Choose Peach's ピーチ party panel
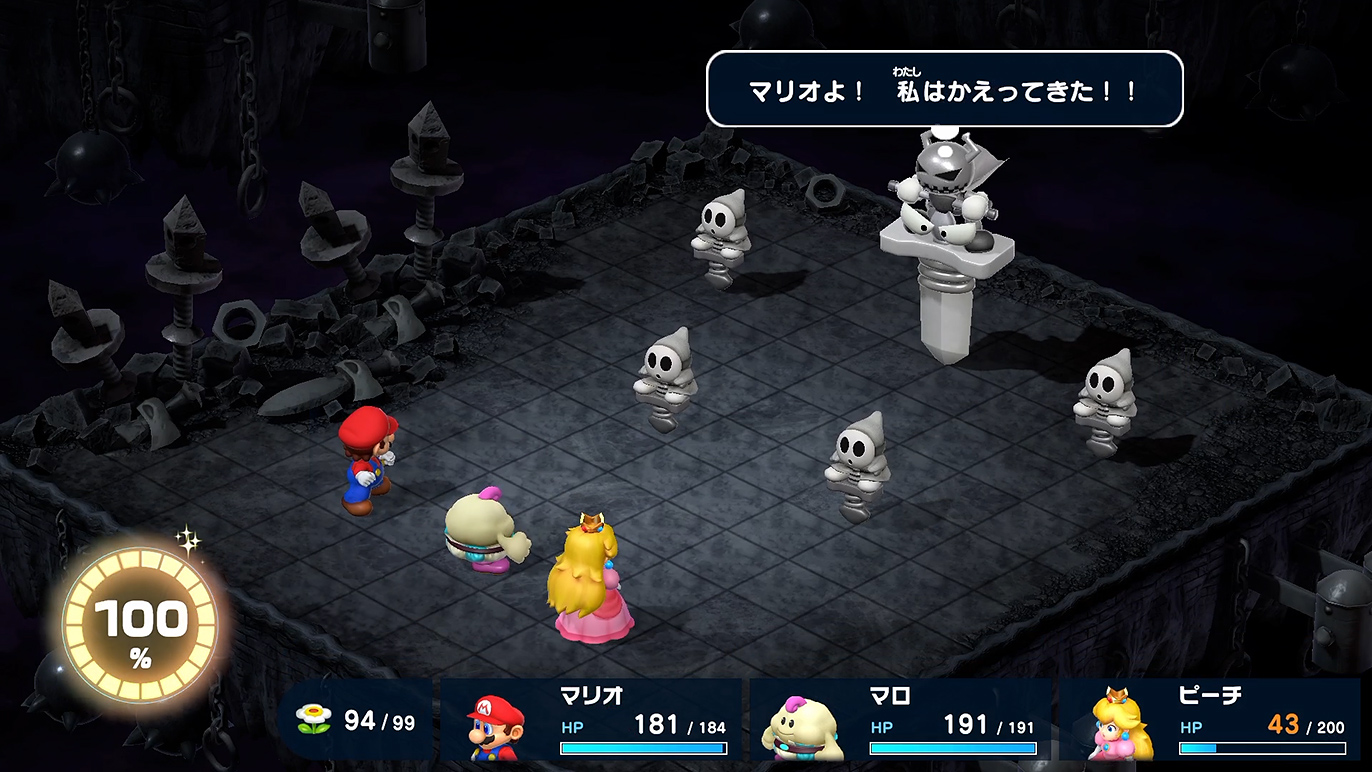The width and height of the screenshot is (1372, 772). [x=1210, y=720]
